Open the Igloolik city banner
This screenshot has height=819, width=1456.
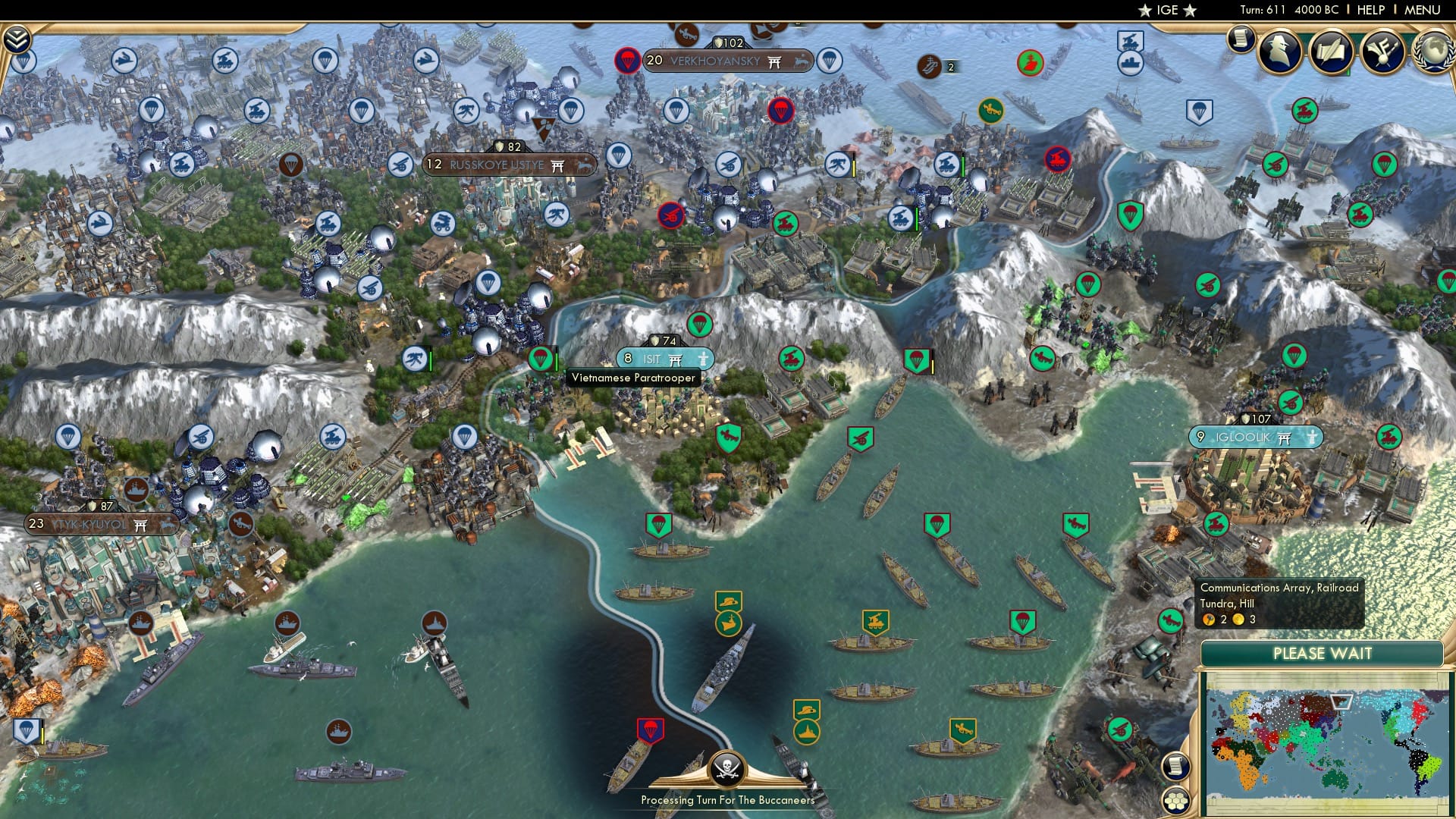pyautogui.click(x=1255, y=437)
